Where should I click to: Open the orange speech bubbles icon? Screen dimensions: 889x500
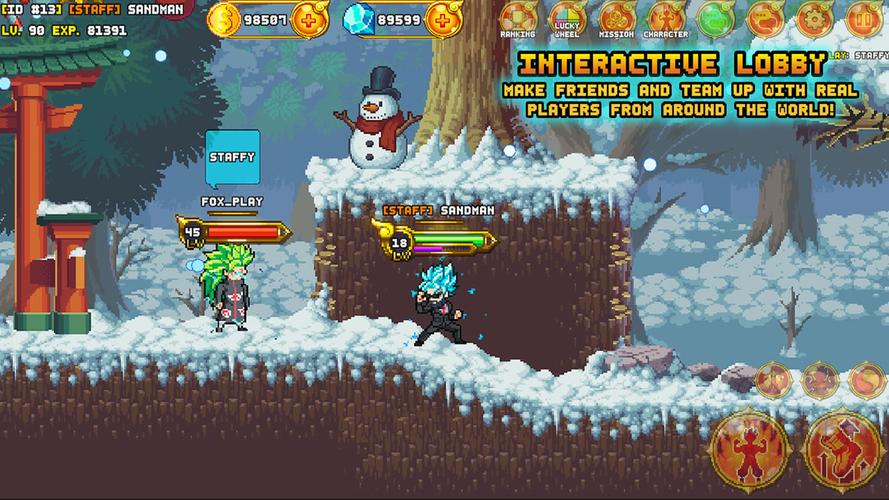coord(766,18)
